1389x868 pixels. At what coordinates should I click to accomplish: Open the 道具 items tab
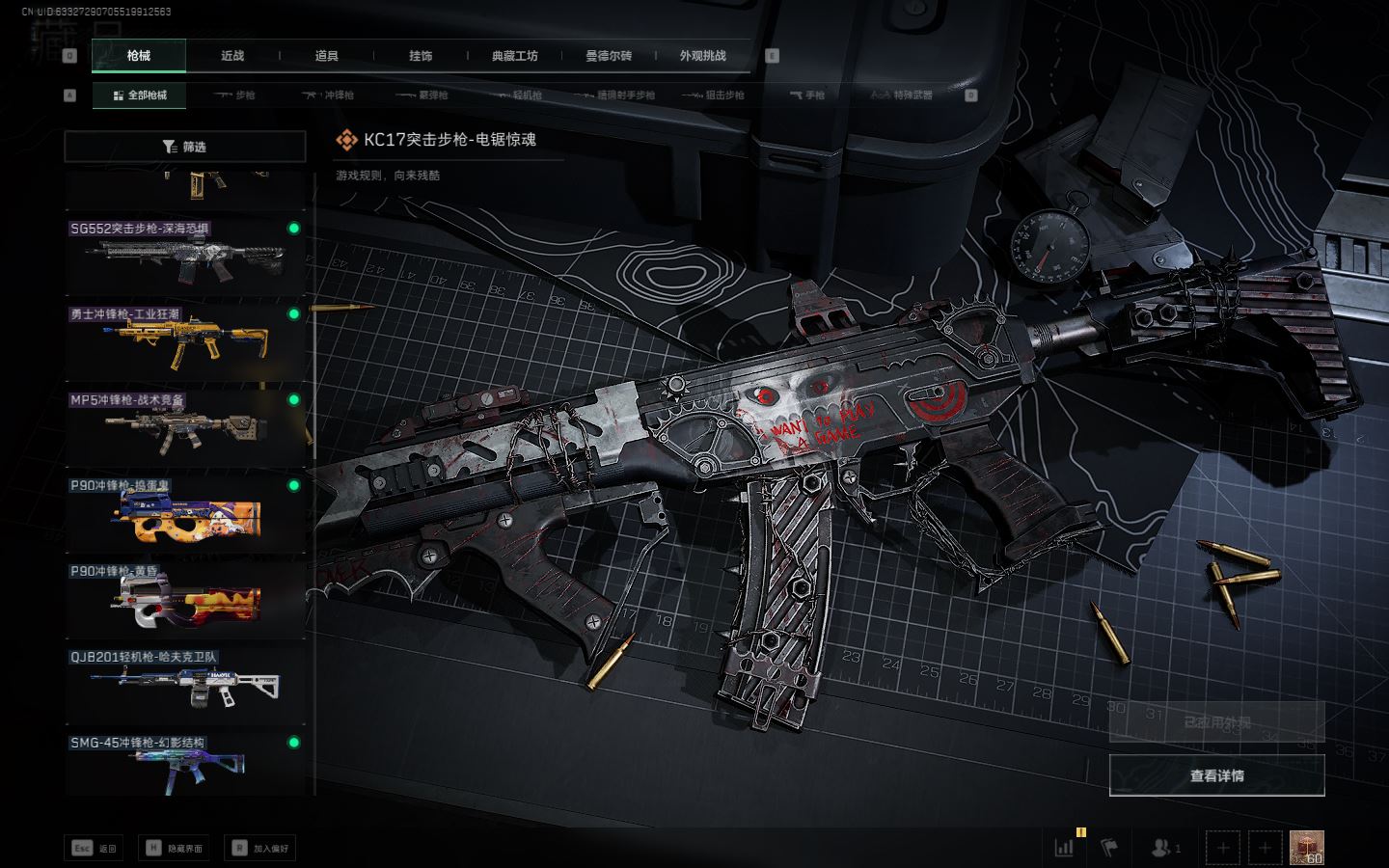(x=326, y=56)
